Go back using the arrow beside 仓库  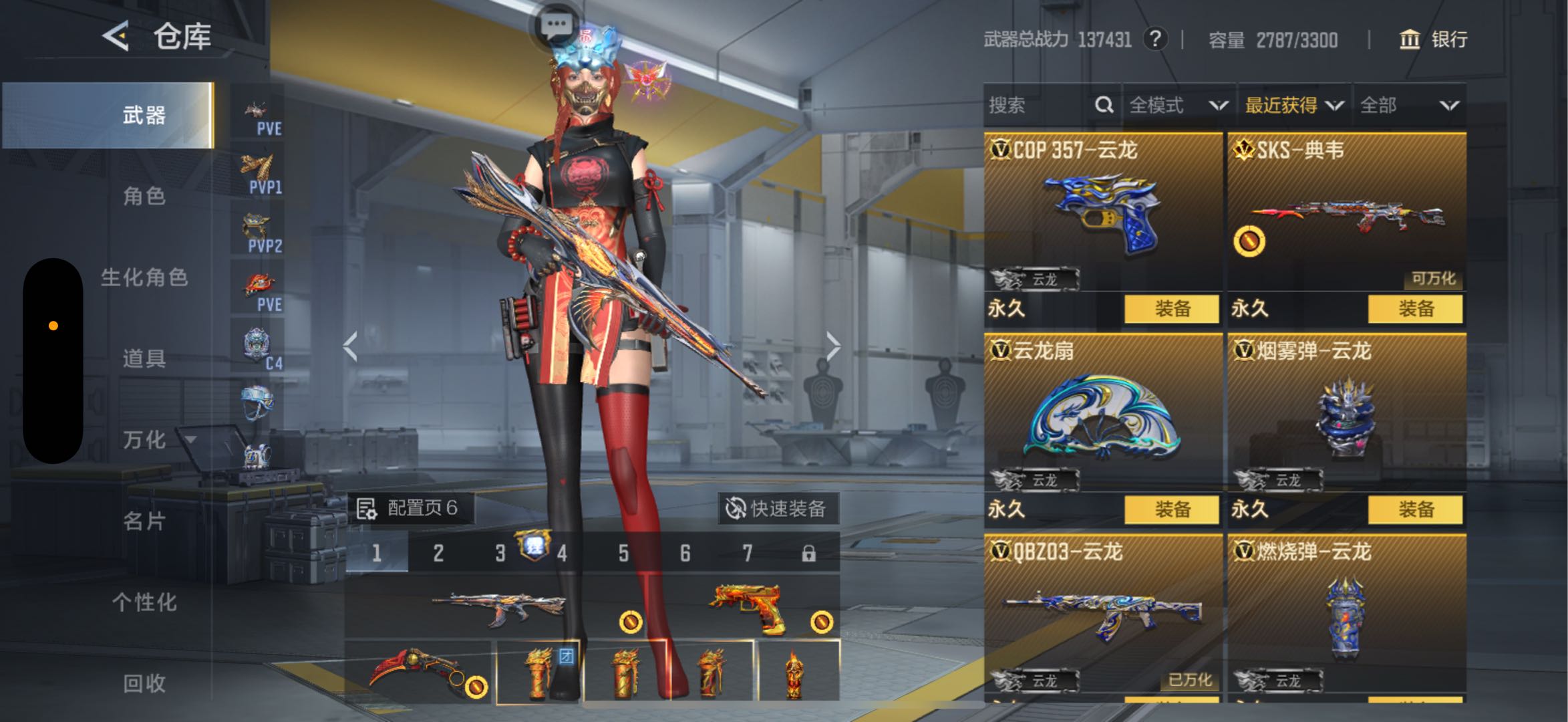click(x=116, y=35)
